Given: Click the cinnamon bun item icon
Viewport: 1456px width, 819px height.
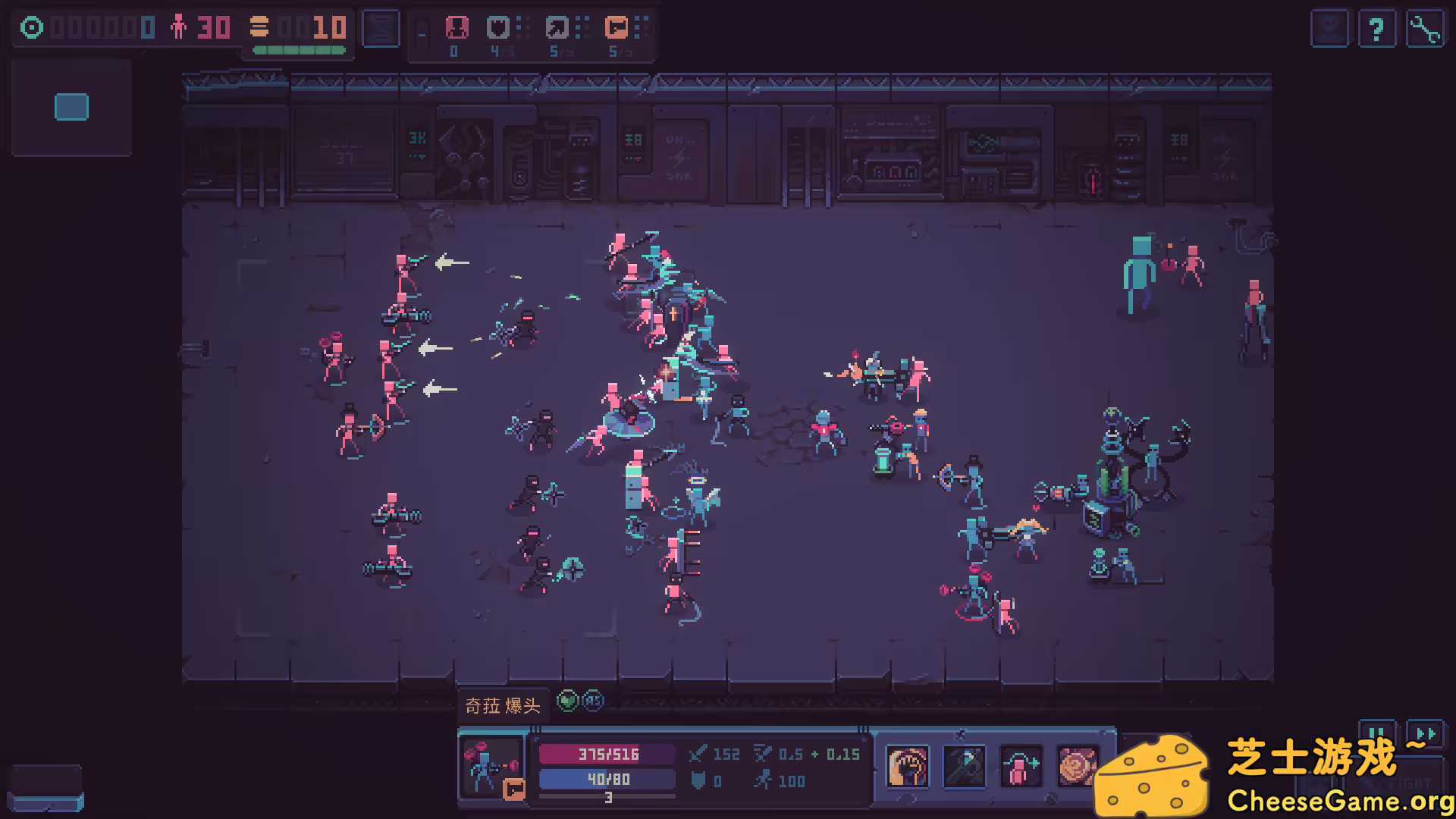Looking at the screenshot, I should point(1078,768).
